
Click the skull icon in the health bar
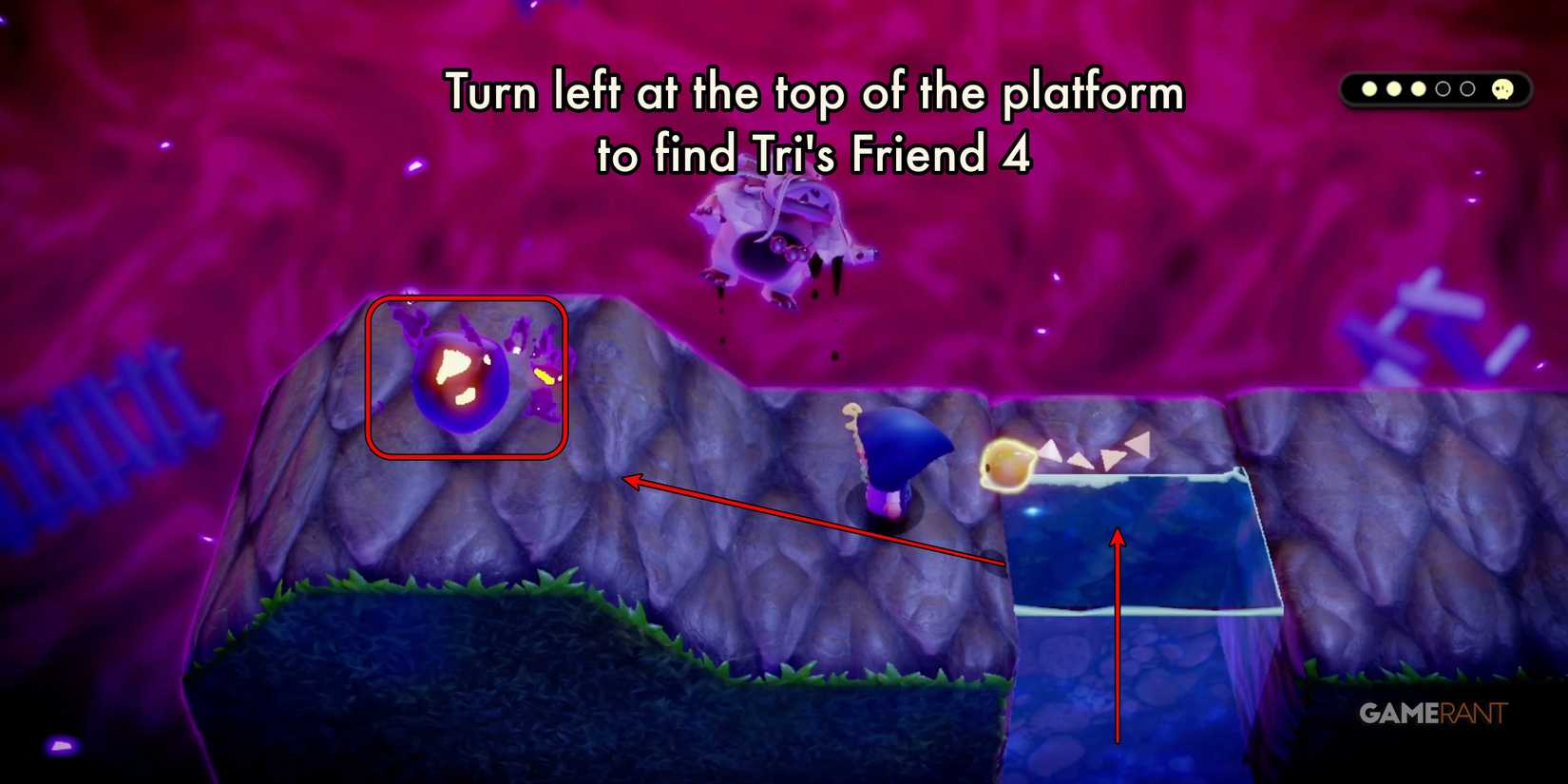1502,88
